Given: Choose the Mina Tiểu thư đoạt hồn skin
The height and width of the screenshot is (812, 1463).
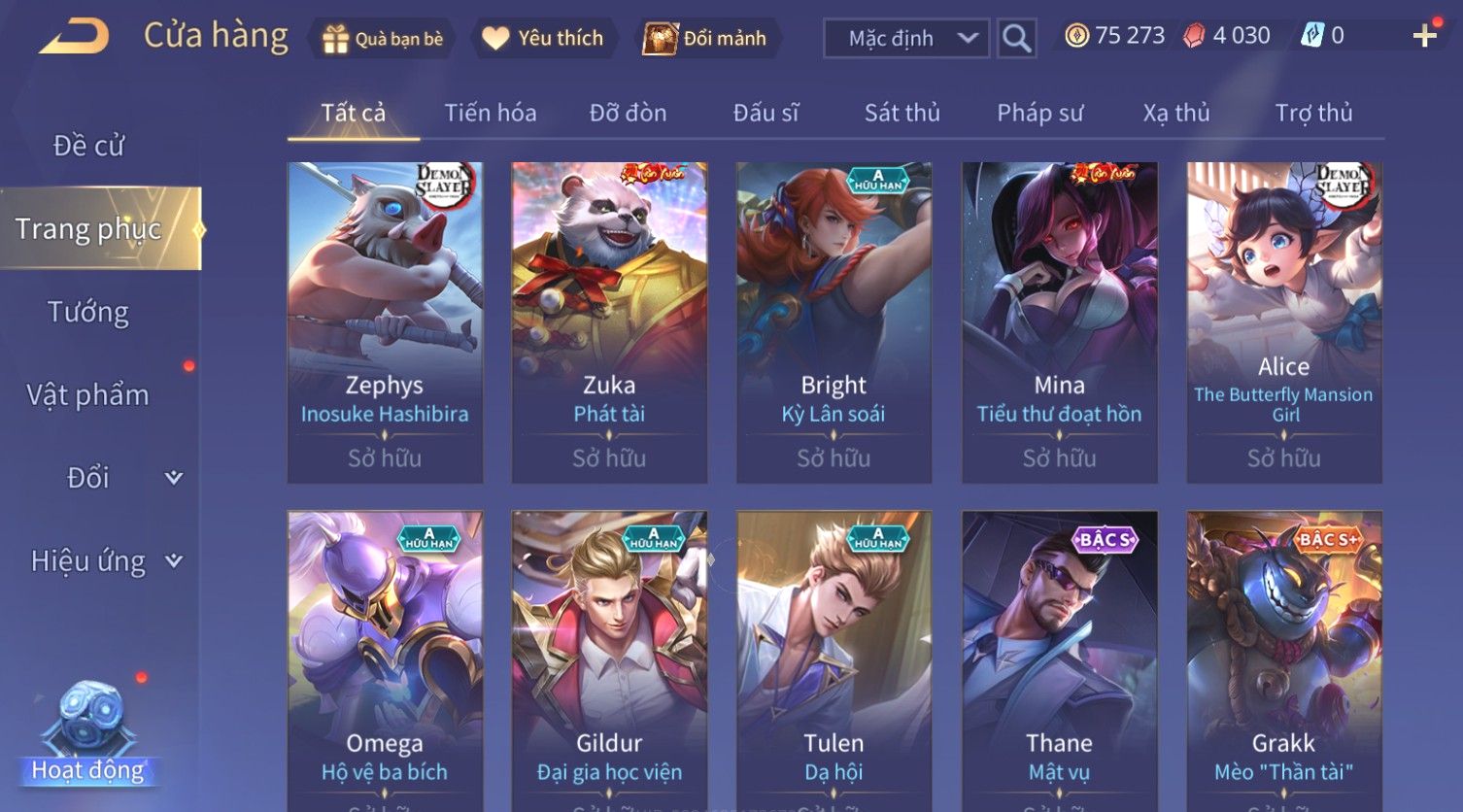Looking at the screenshot, I should pyautogui.click(x=1059, y=321).
